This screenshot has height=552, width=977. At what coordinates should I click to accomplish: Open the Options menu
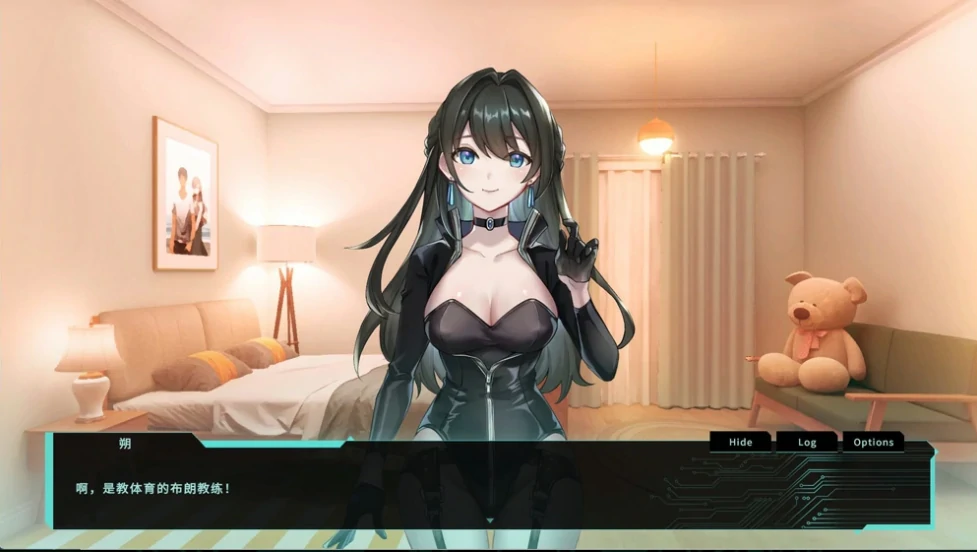[873, 442]
